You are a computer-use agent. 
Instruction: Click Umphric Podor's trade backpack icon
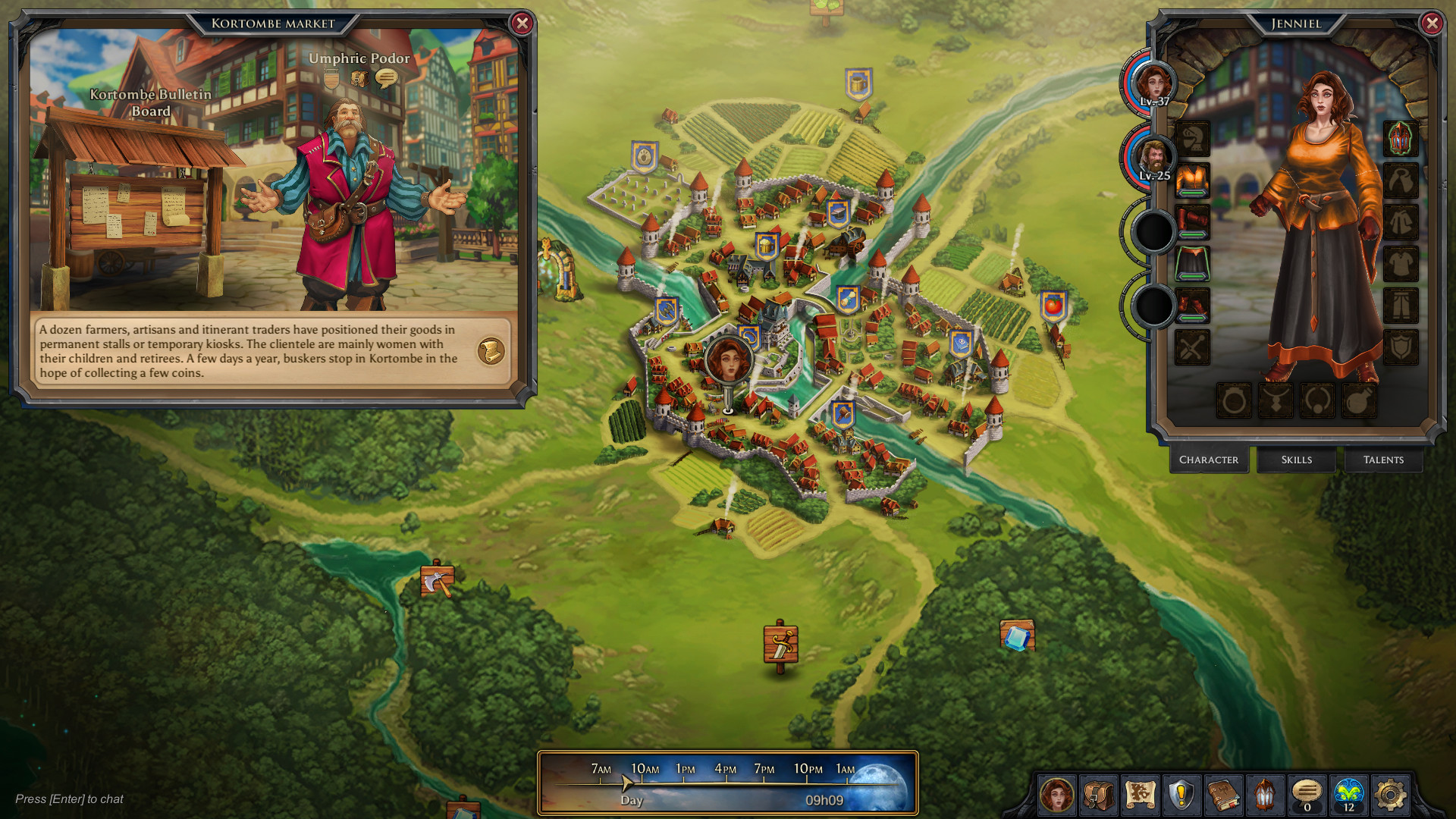click(x=359, y=78)
